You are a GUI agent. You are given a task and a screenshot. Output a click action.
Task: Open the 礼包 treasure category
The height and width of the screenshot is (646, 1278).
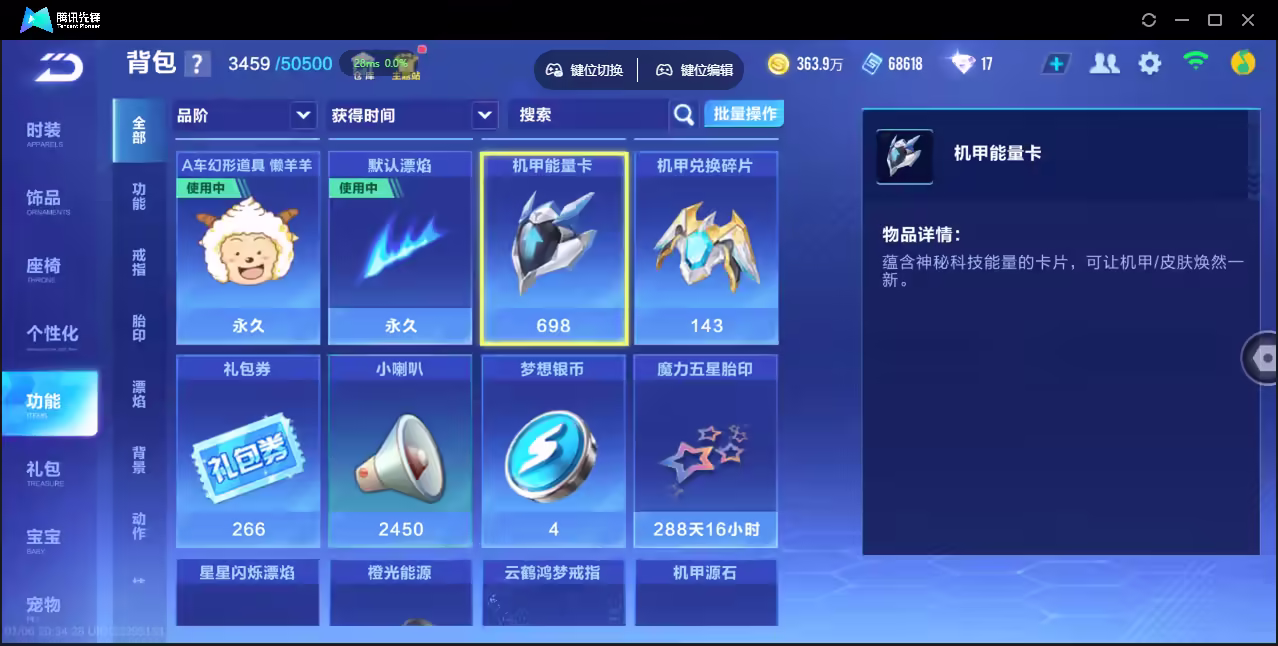pyautogui.click(x=44, y=471)
